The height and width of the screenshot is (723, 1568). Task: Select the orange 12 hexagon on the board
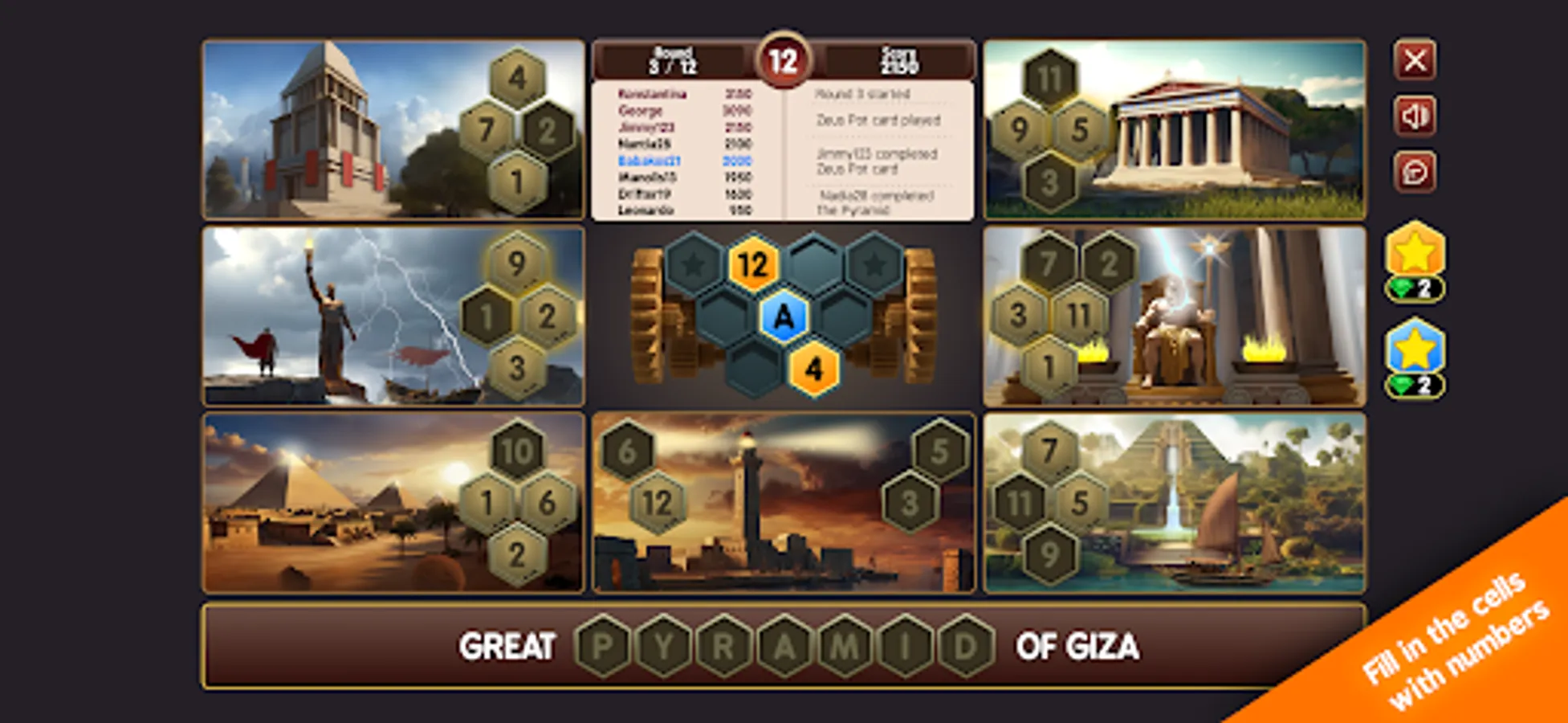[x=752, y=265]
